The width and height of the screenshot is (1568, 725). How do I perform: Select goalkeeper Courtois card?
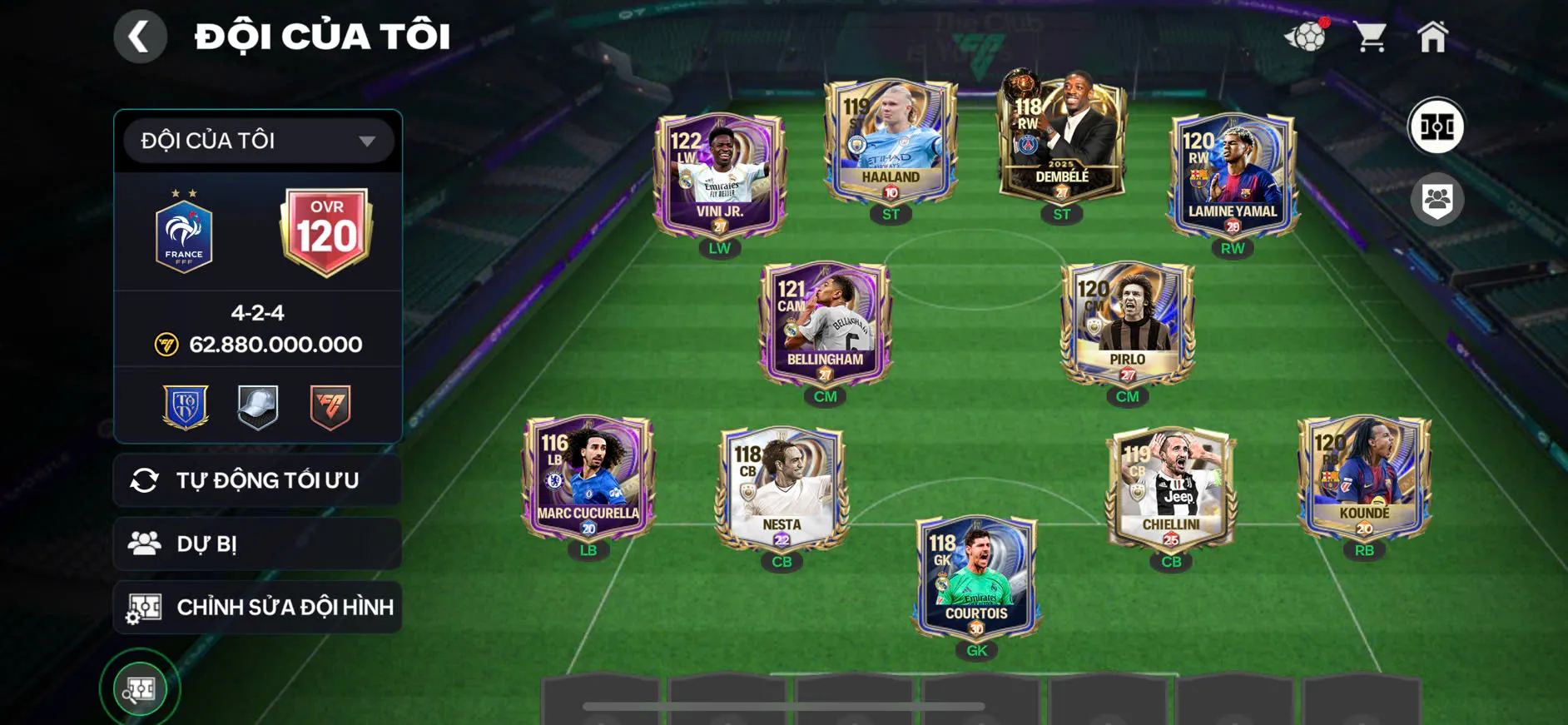976,578
